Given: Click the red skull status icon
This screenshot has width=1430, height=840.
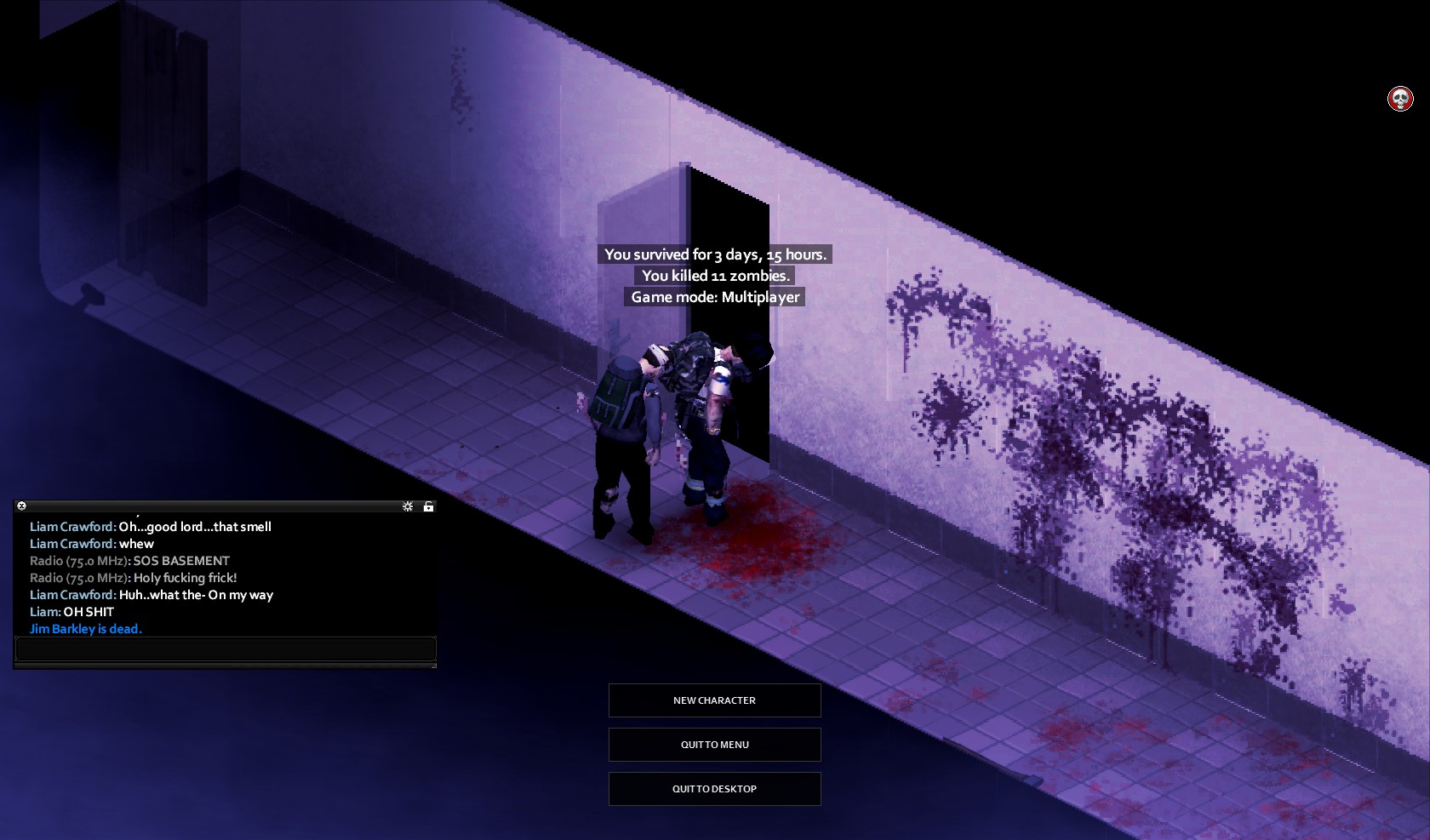Looking at the screenshot, I should (1400, 99).
